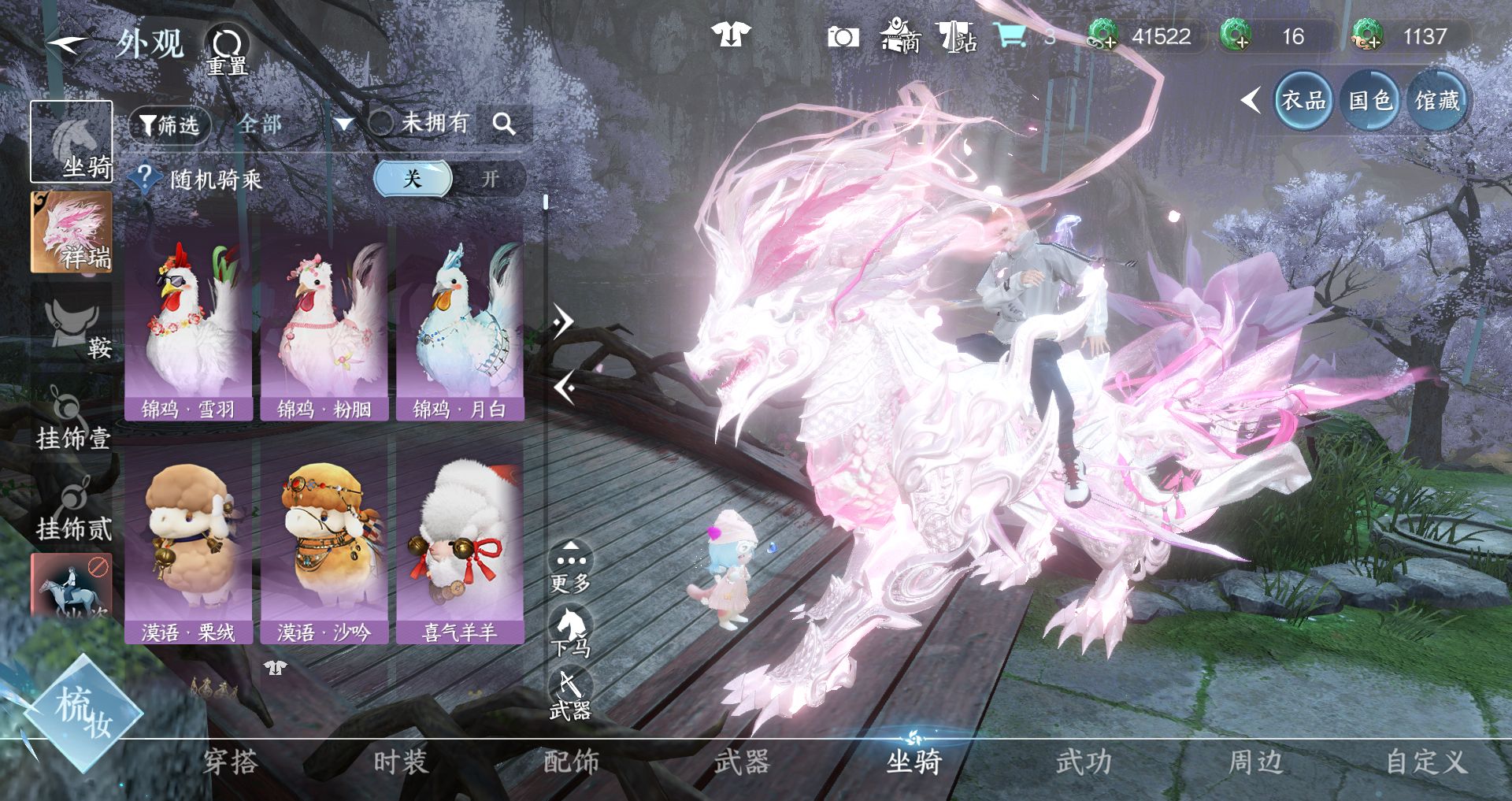Reset appearance with the 重置 button
This screenshot has width=1512, height=801.
[x=227, y=49]
